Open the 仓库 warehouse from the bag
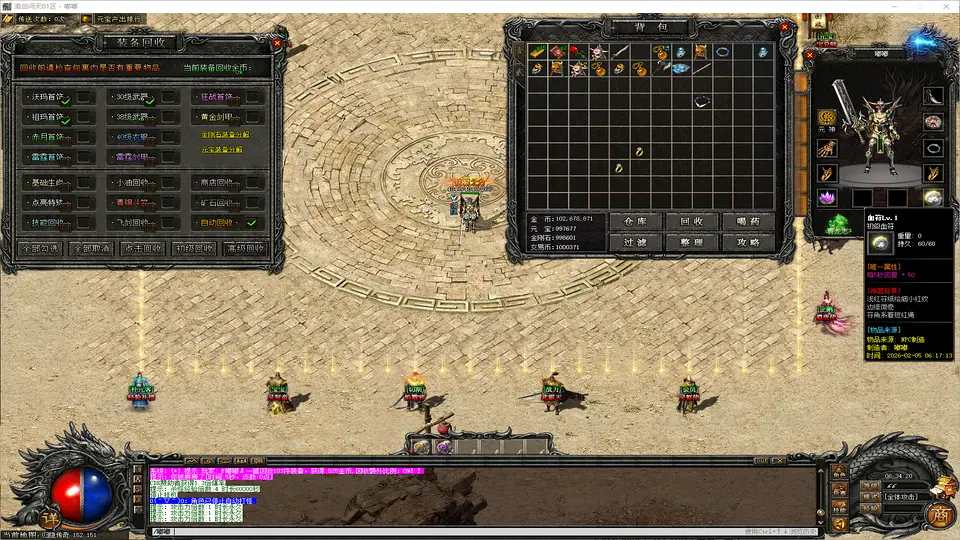 pyautogui.click(x=635, y=221)
